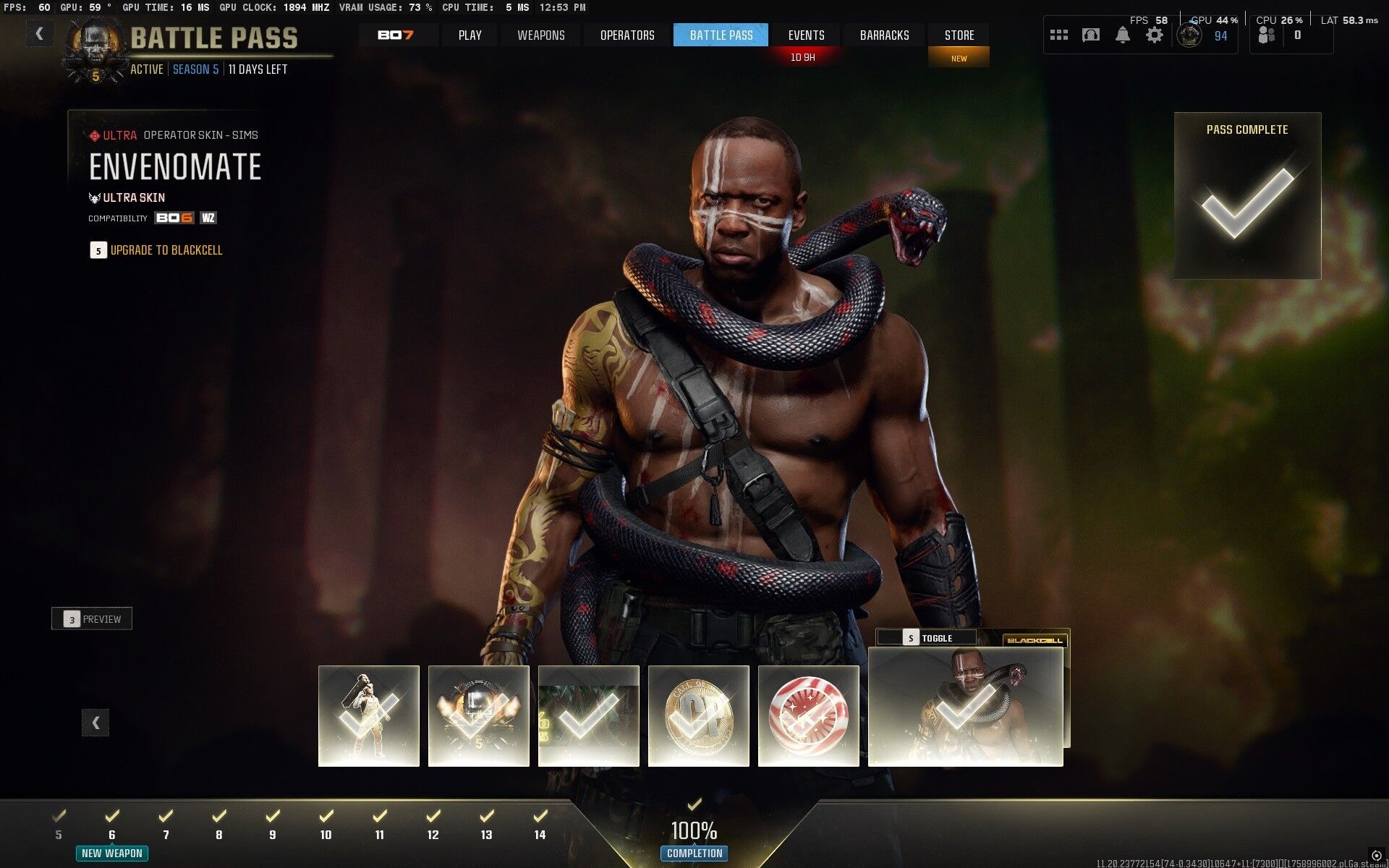1389x868 pixels.
Task: Show notifications via the bell icon
Action: 1122,35
